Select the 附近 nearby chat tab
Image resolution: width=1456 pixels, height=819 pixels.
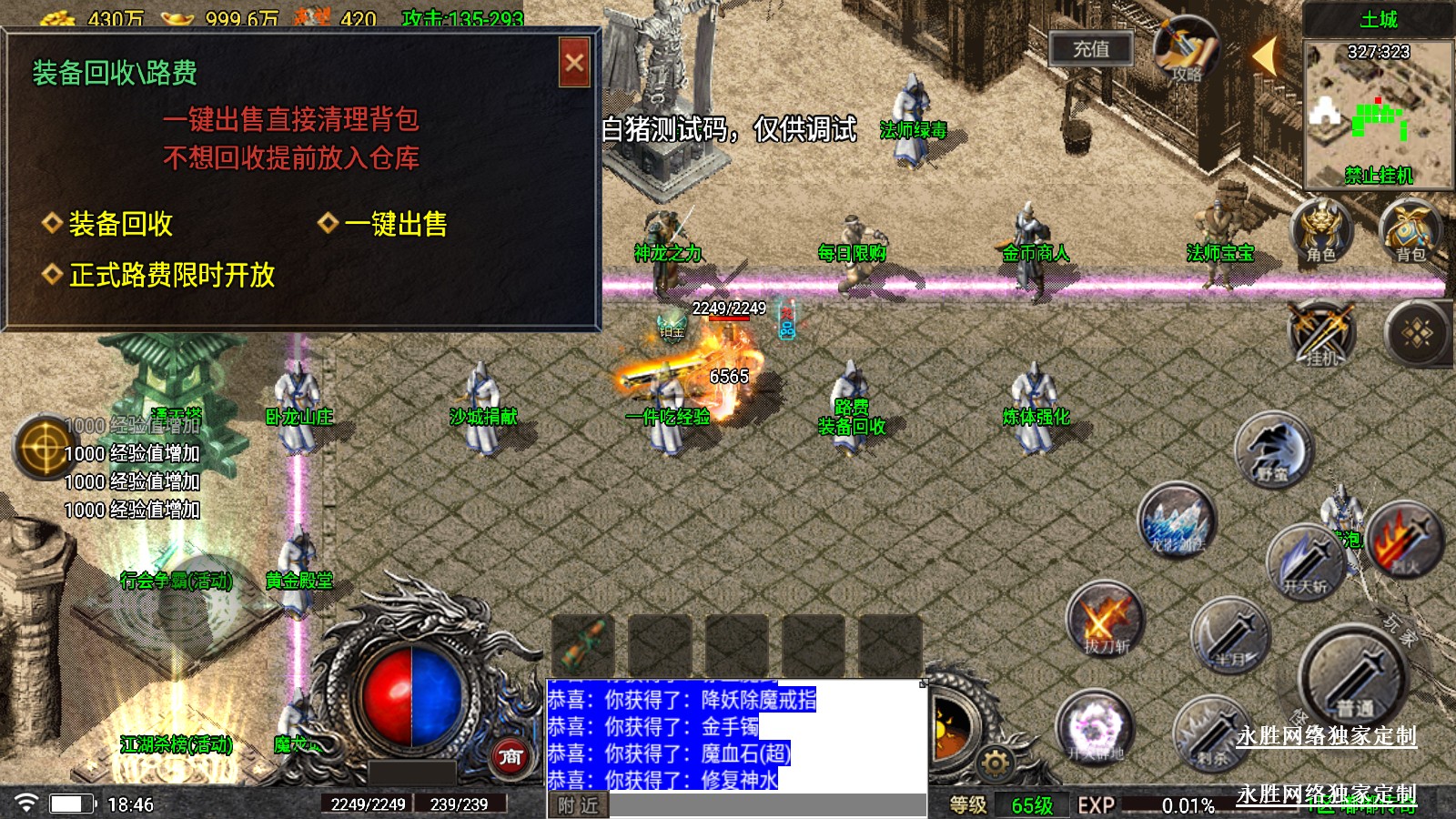(x=578, y=805)
